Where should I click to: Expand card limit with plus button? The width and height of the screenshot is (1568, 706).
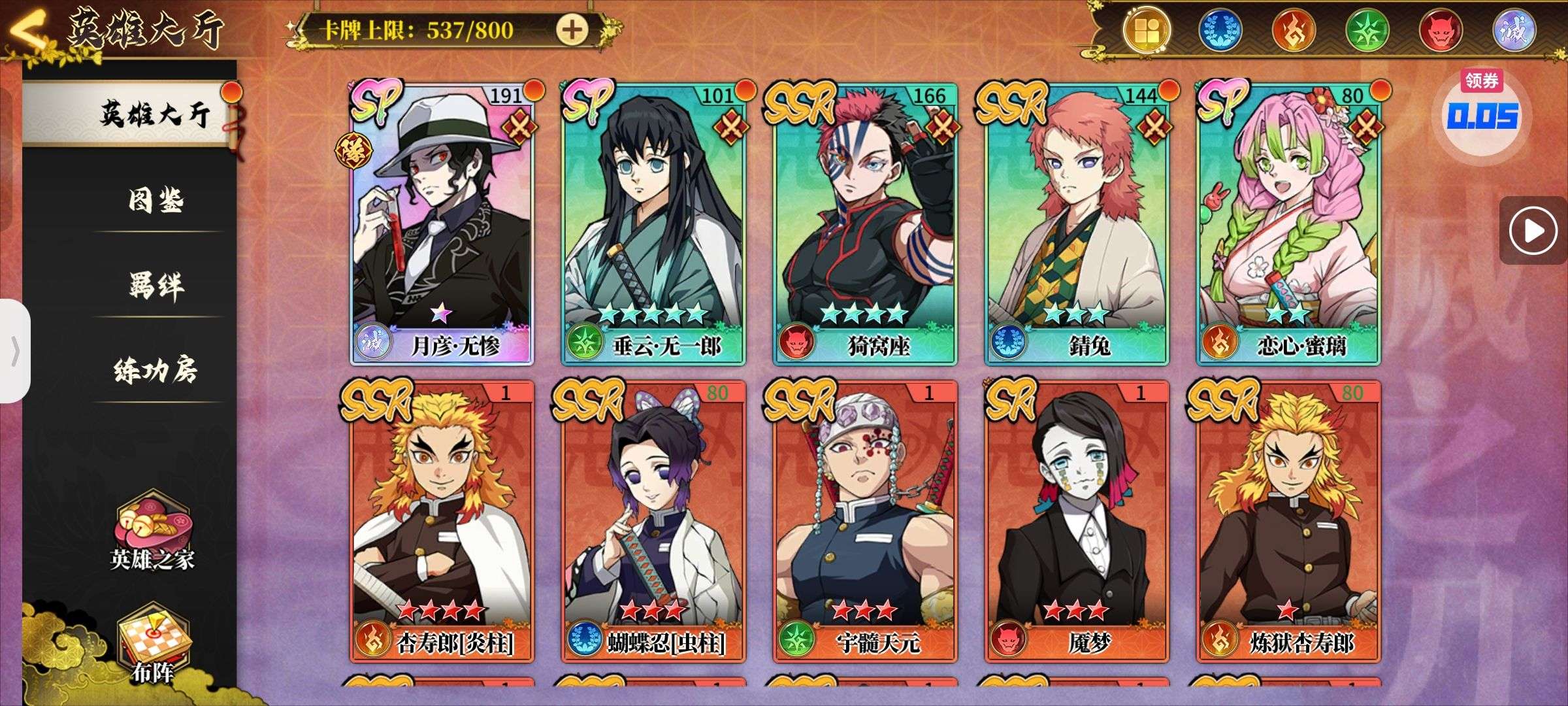(x=572, y=29)
